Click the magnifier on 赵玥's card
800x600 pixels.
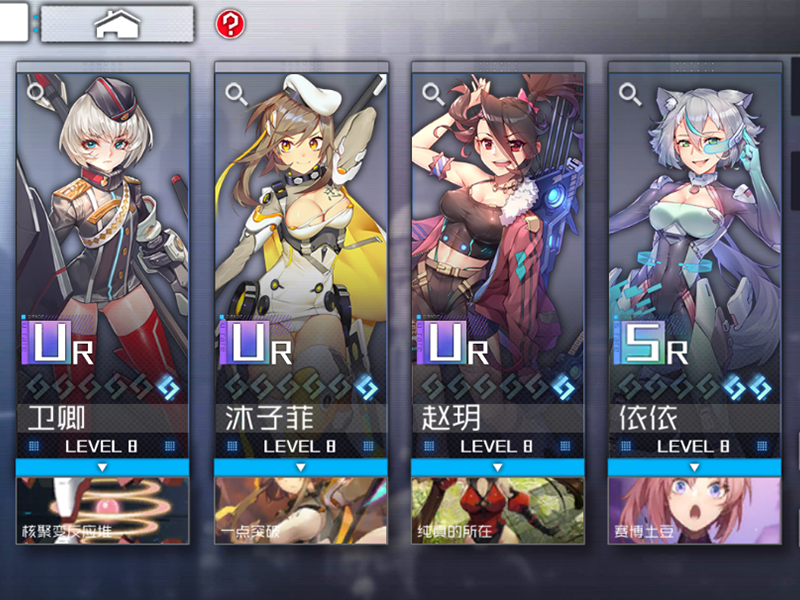(x=434, y=94)
